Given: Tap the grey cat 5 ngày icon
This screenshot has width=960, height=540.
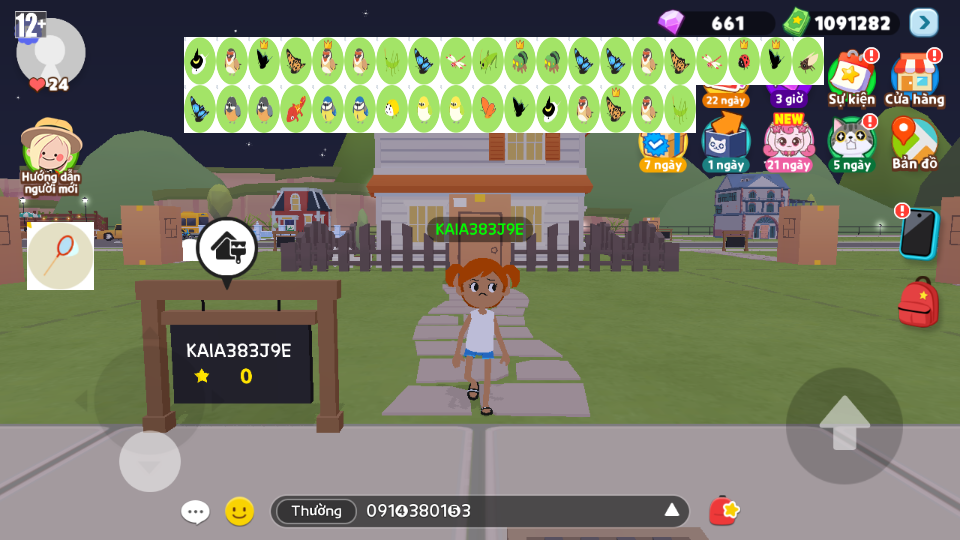Looking at the screenshot, I should (851, 142).
